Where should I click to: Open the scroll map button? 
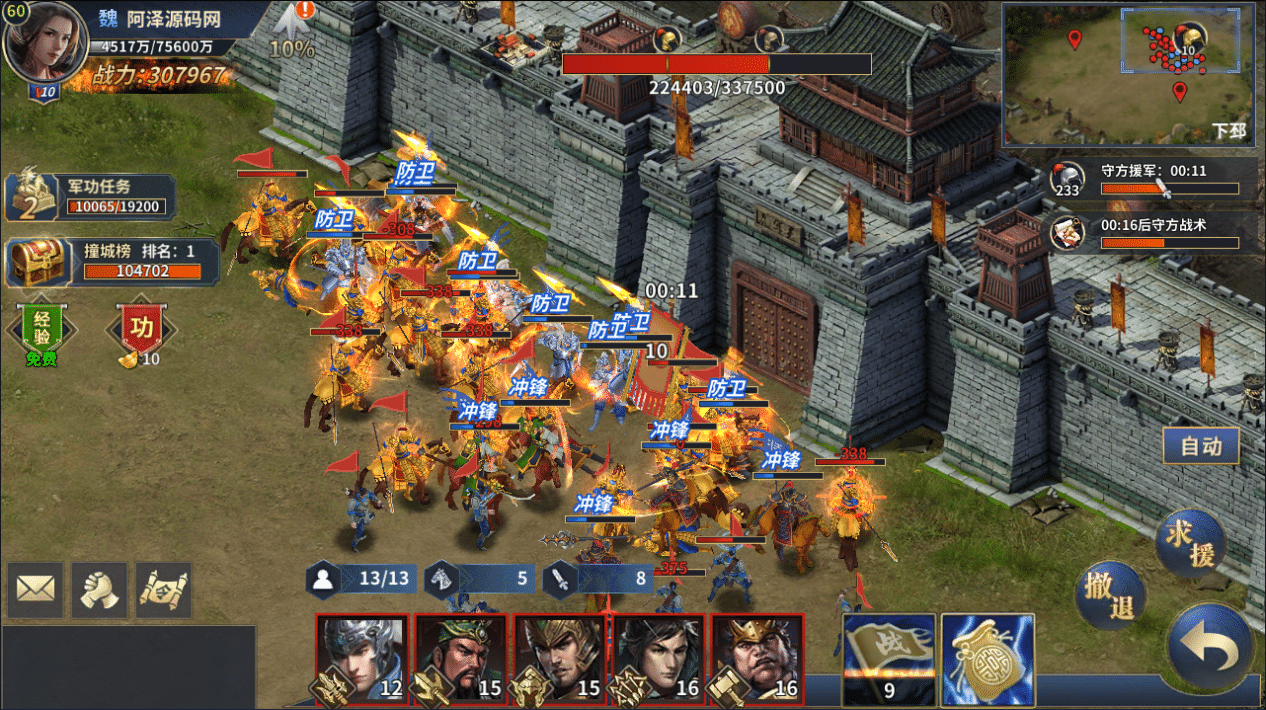[163, 590]
